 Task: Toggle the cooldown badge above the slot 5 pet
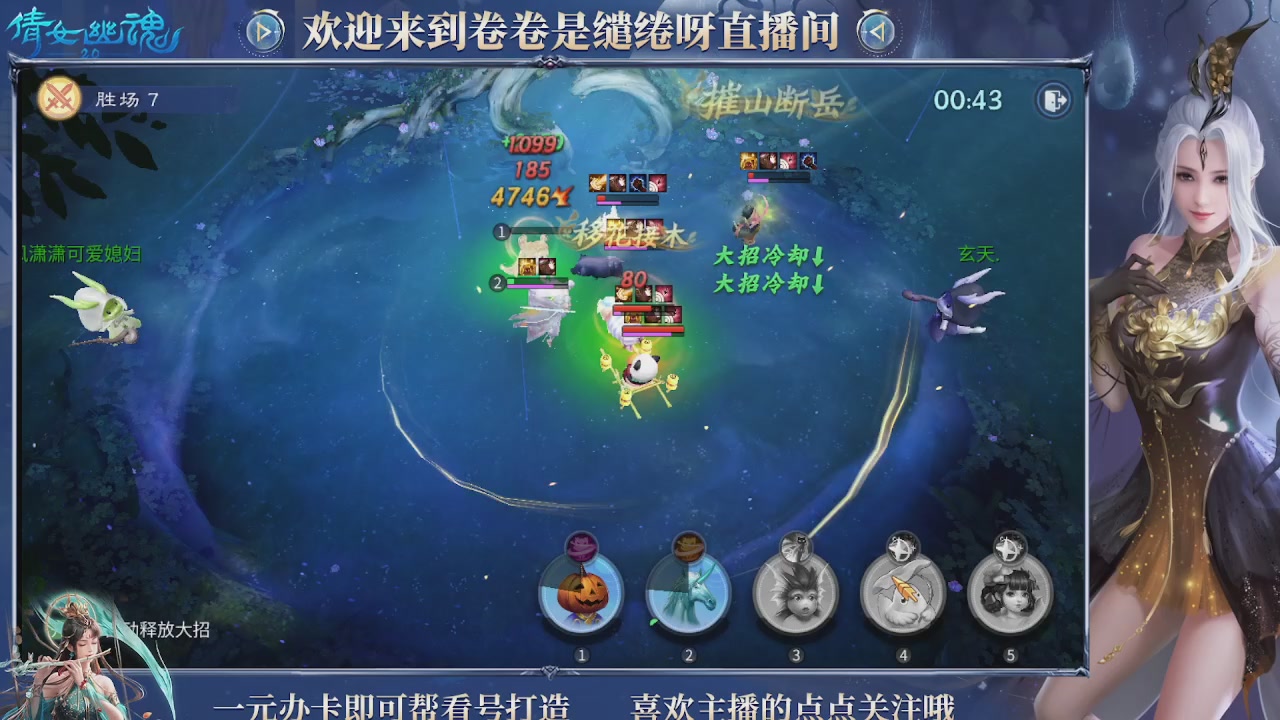pyautogui.click(x=1012, y=548)
